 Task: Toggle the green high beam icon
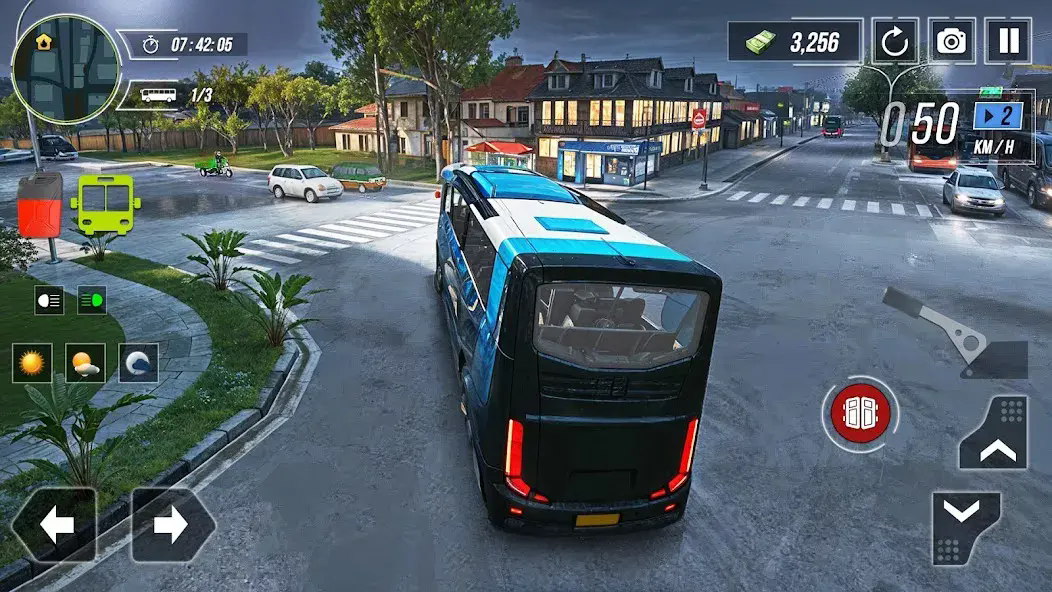click(92, 299)
